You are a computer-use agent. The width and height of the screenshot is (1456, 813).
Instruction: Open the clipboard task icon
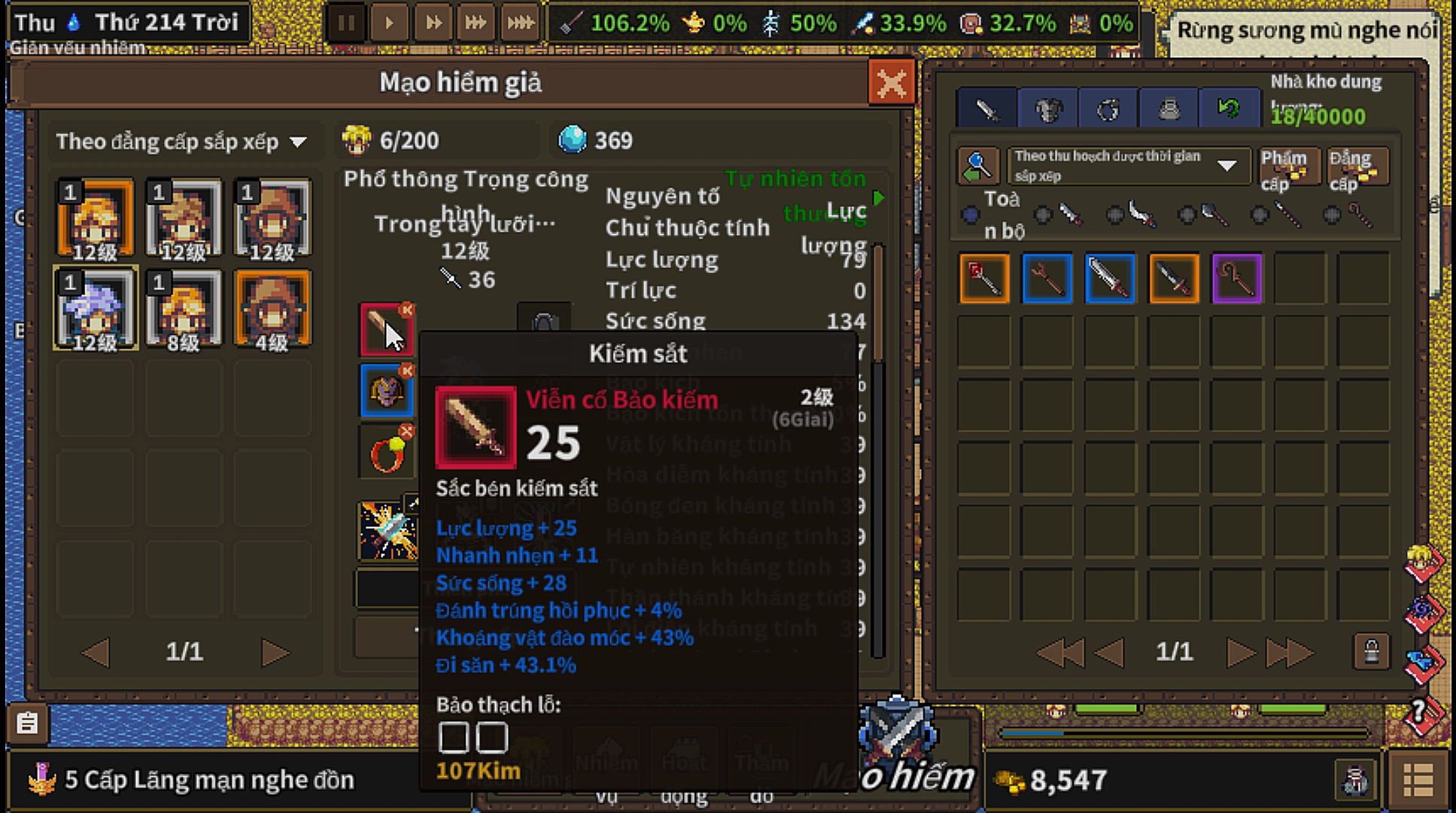[x=28, y=723]
